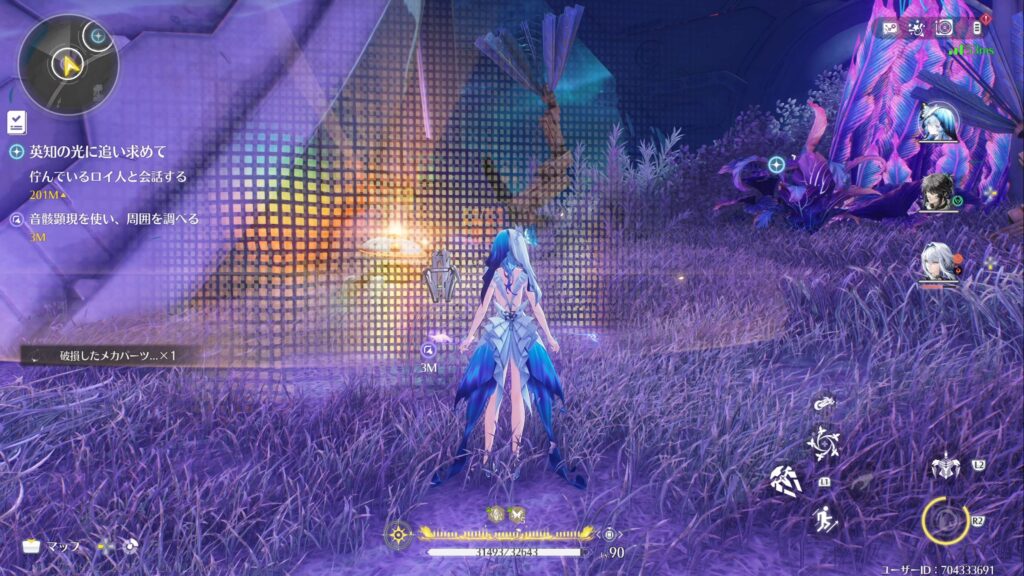Select the 破損したメカパーツ item pickup notice
1024x576 pixels.
coord(105,355)
